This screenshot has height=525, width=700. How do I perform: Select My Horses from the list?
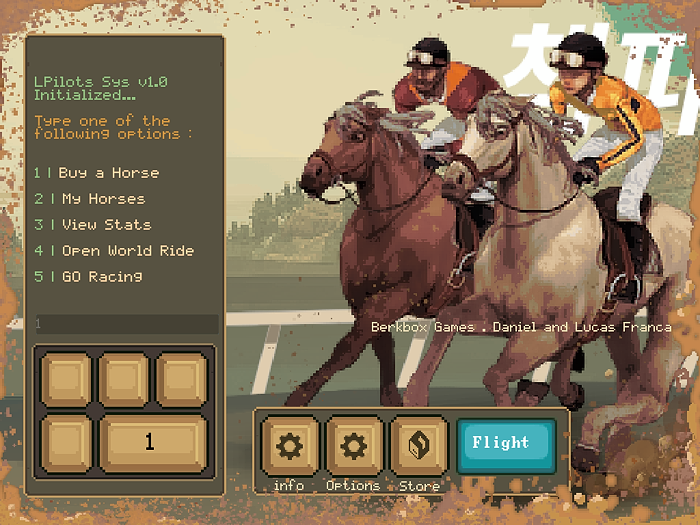pos(90,199)
